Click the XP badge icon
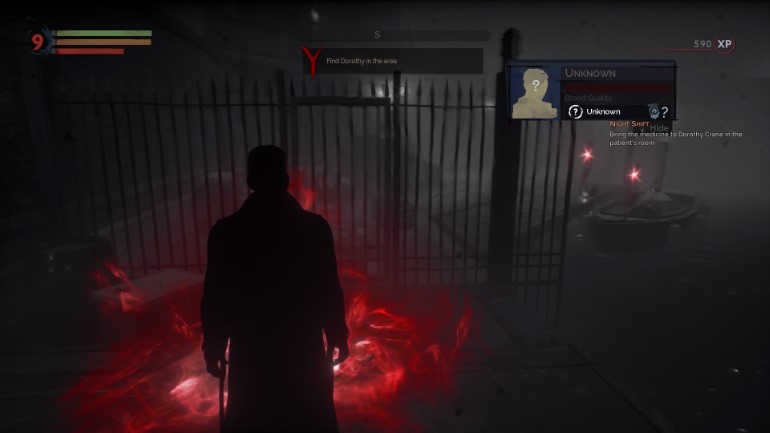 724,44
